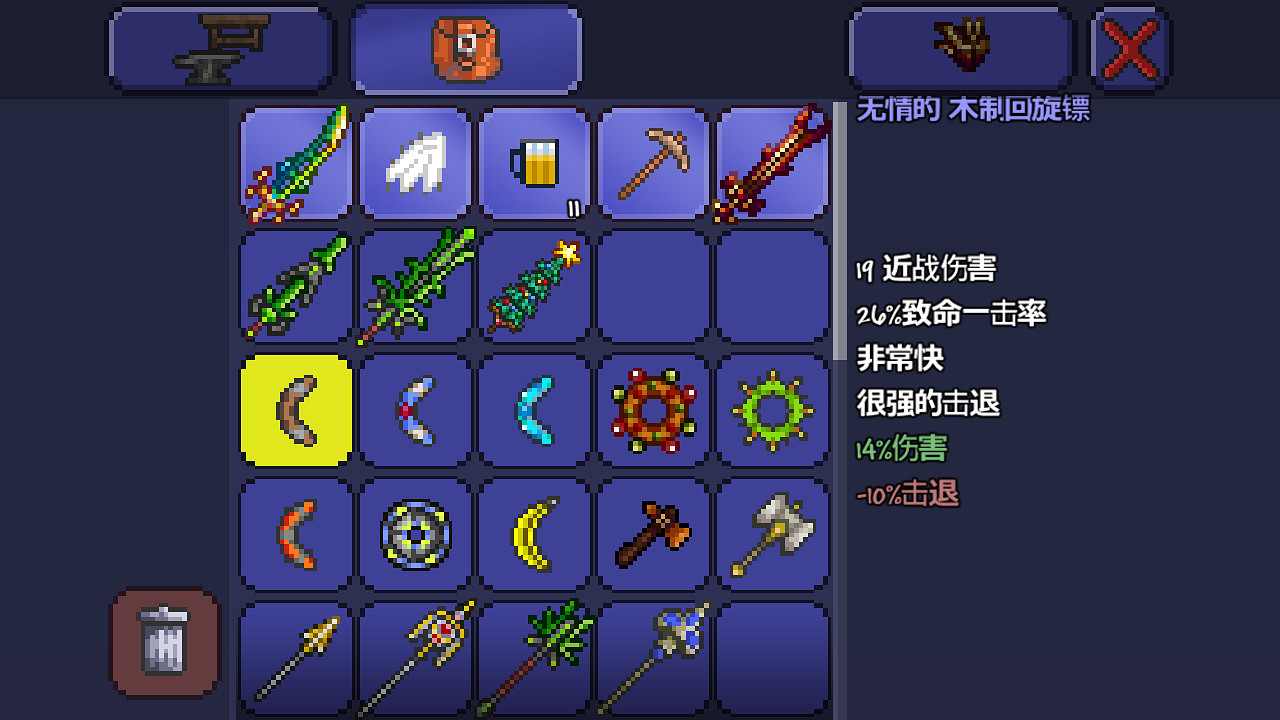Viewport: 1280px width, 720px height.
Task: Pick the Ice Boomerang from the inventory
Action: click(534, 411)
